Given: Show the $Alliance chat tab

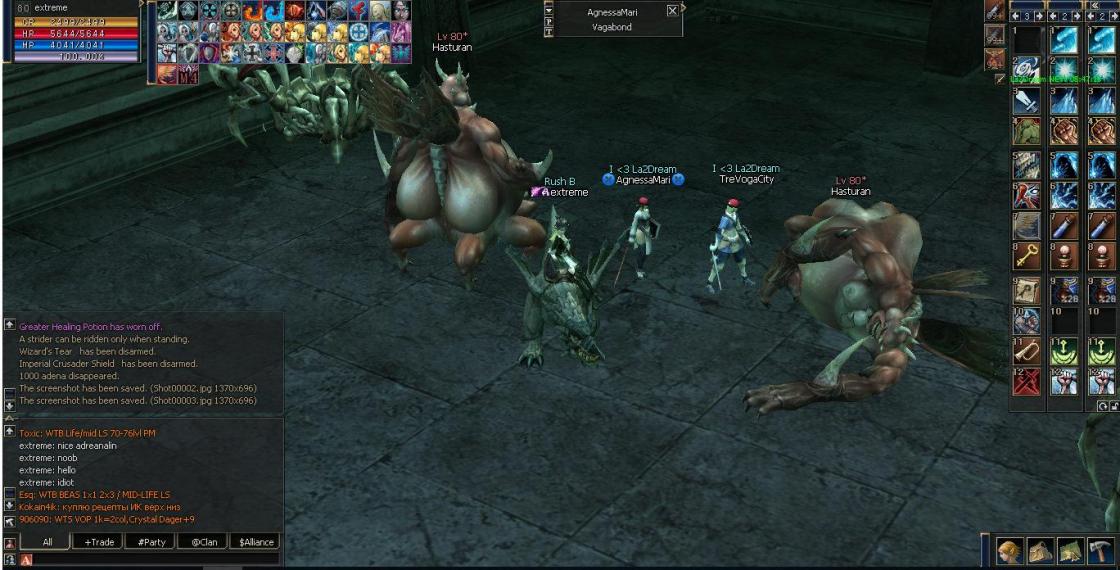Looking at the screenshot, I should point(255,542).
